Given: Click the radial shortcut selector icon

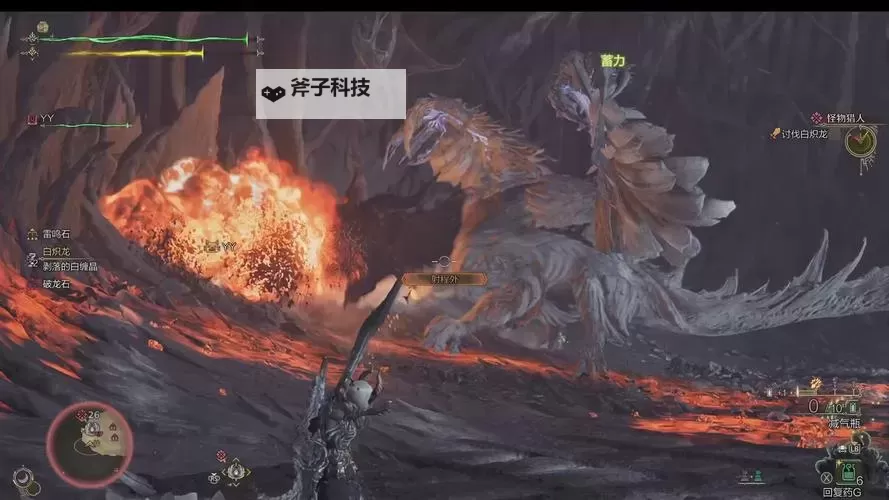Looking at the screenshot, I should tap(234, 468).
